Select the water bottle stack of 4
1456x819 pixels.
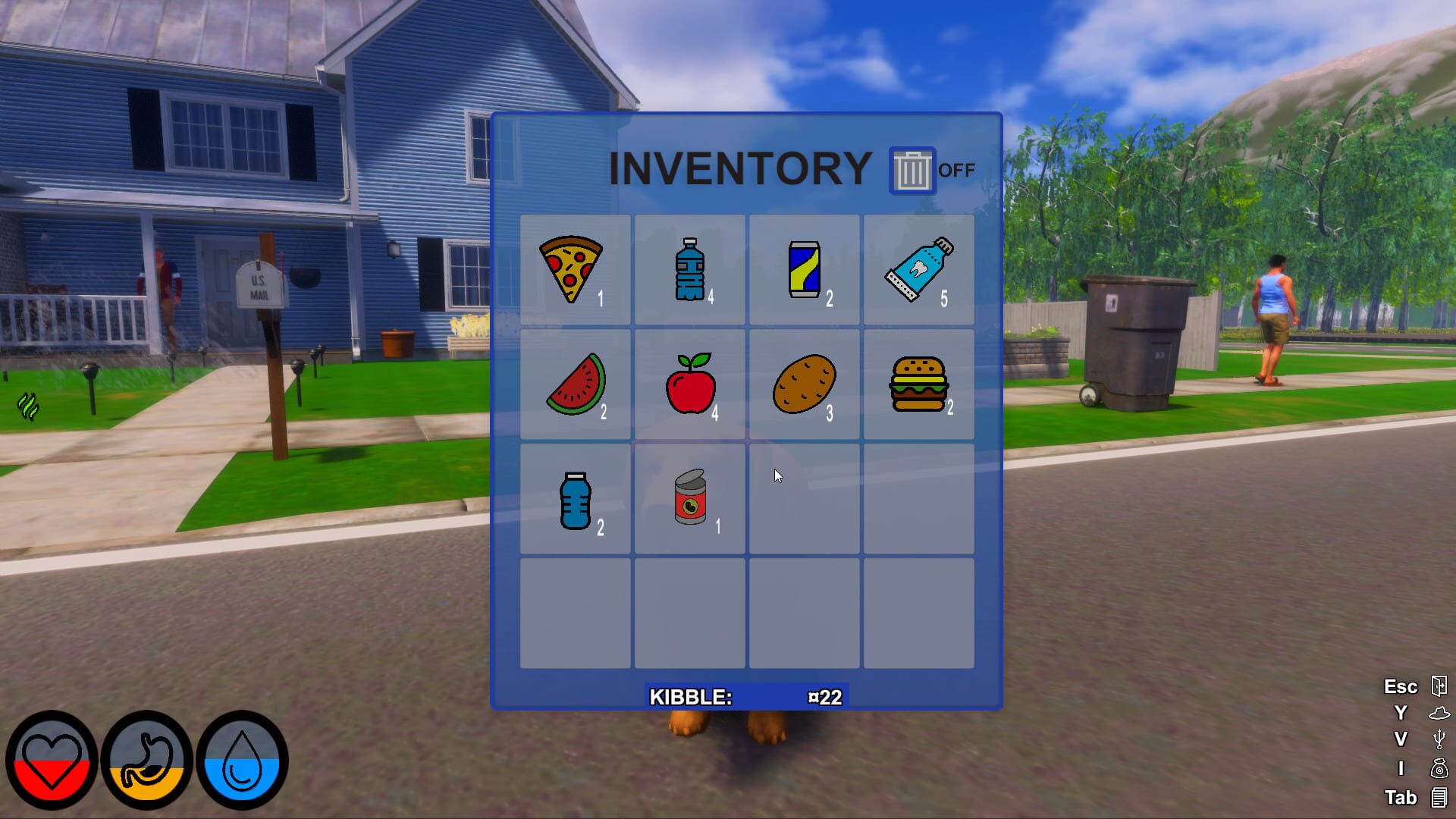689,269
